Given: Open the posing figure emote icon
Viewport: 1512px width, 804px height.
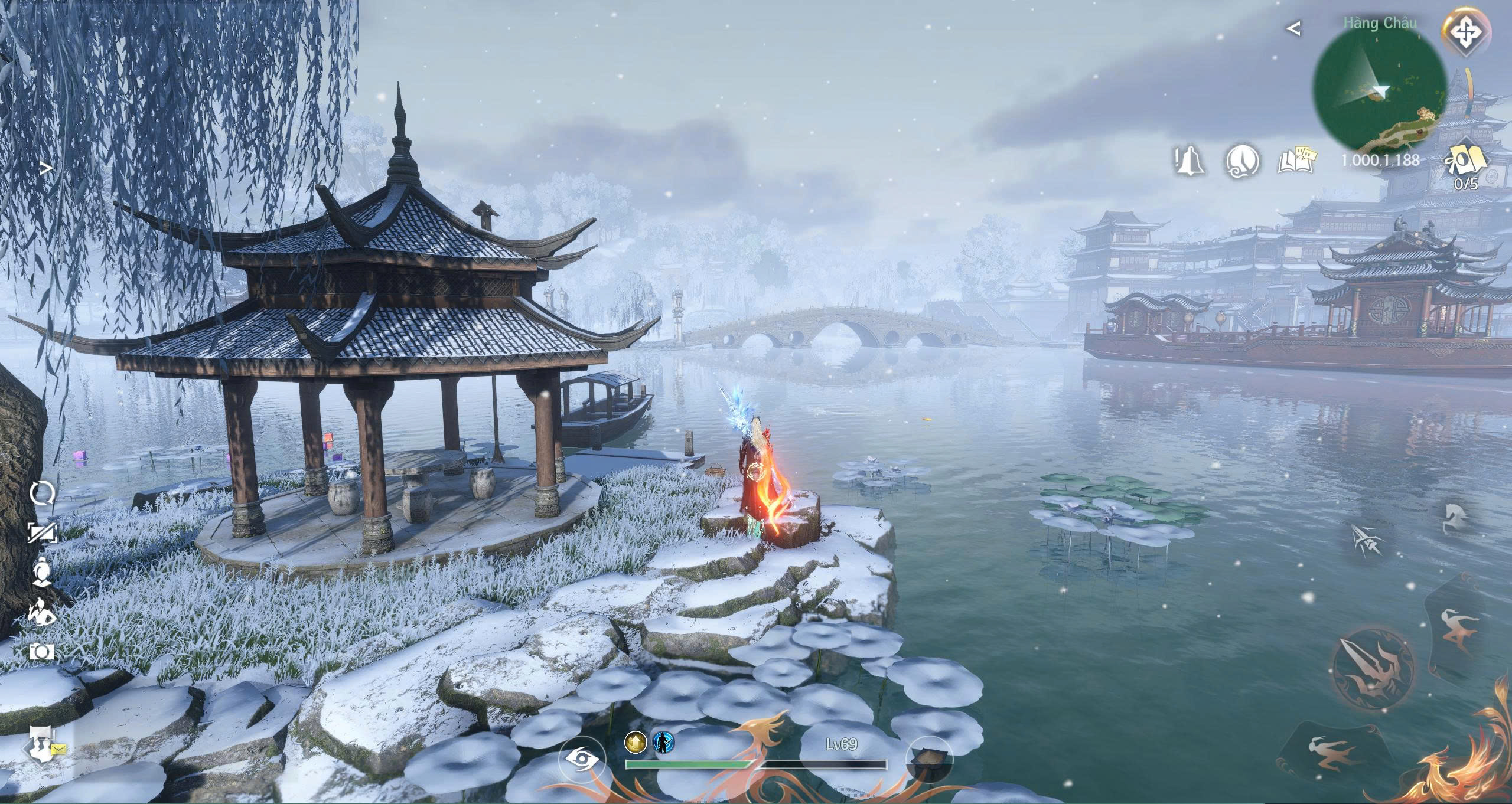Looking at the screenshot, I should [x=42, y=612].
